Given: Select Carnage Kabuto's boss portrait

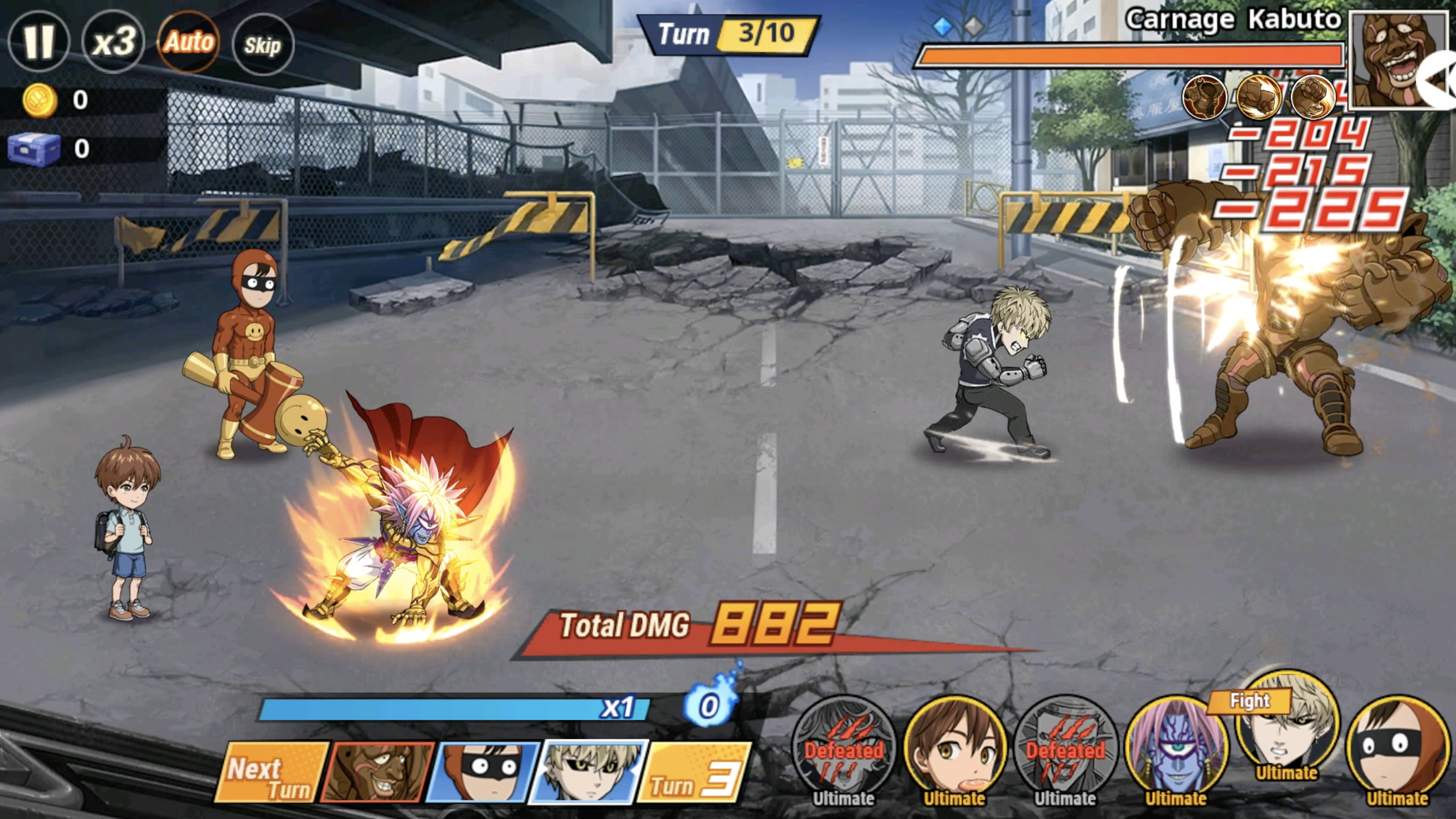Looking at the screenshot, I should [1396, 58].
